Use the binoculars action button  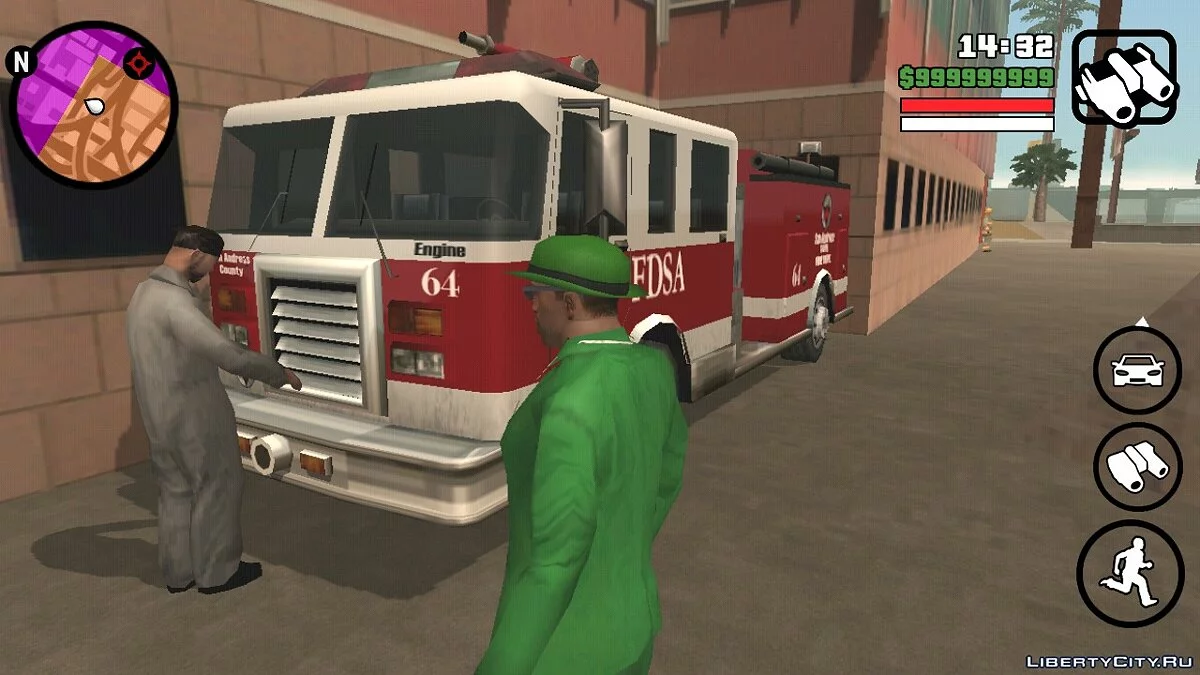tap(1138, 467)
